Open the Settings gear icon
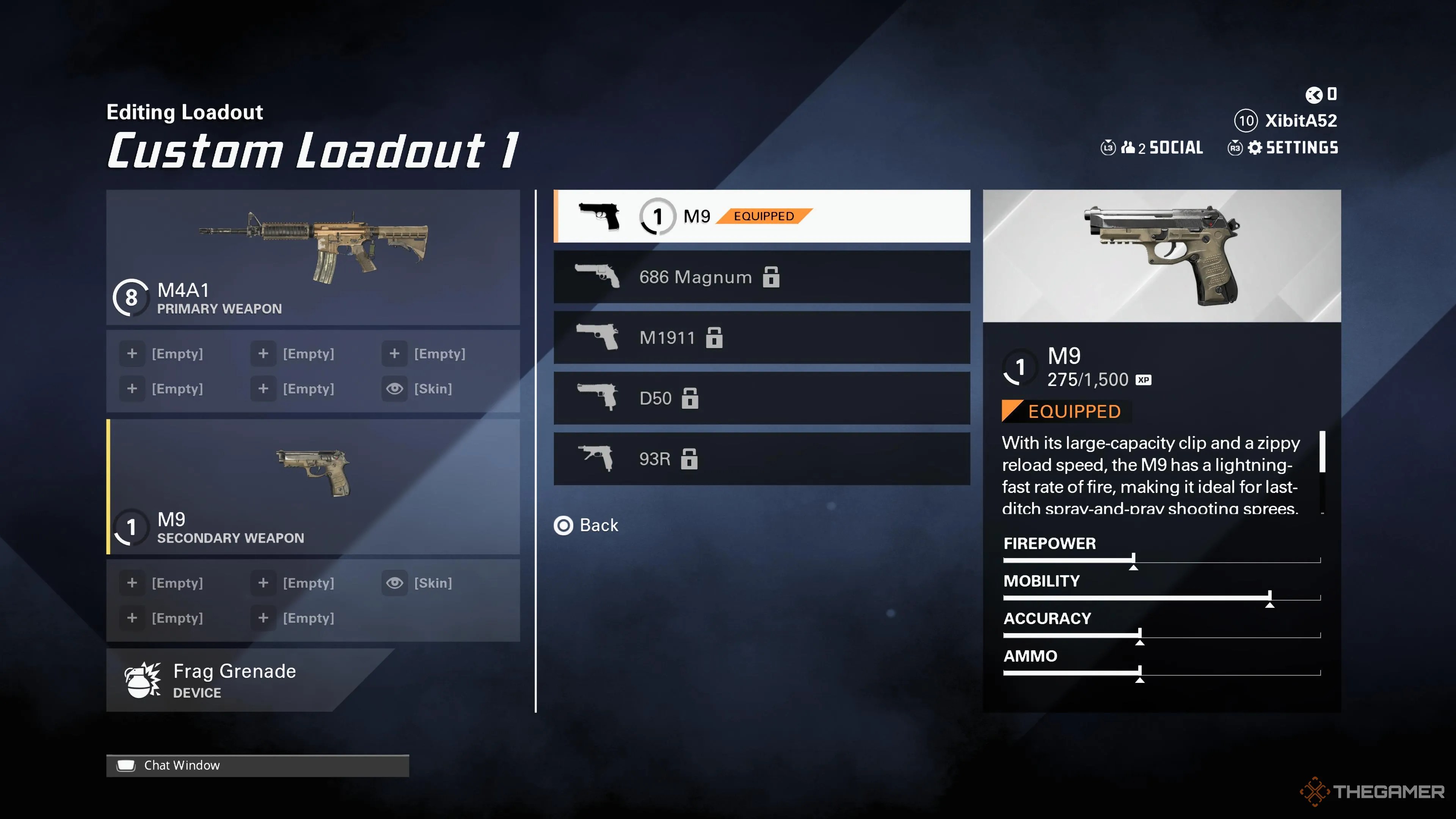This screenshot has height=819, width=1456. pos(1255,147)
